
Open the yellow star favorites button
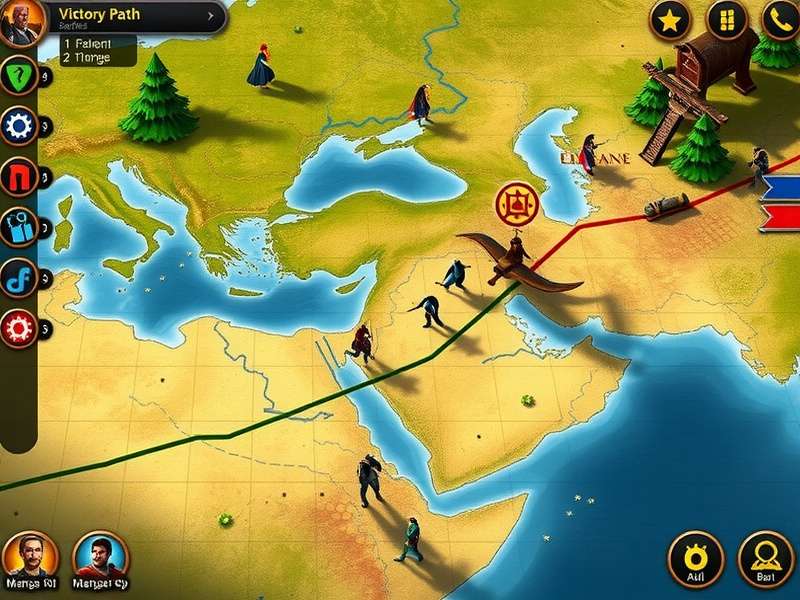click(671, 19)
